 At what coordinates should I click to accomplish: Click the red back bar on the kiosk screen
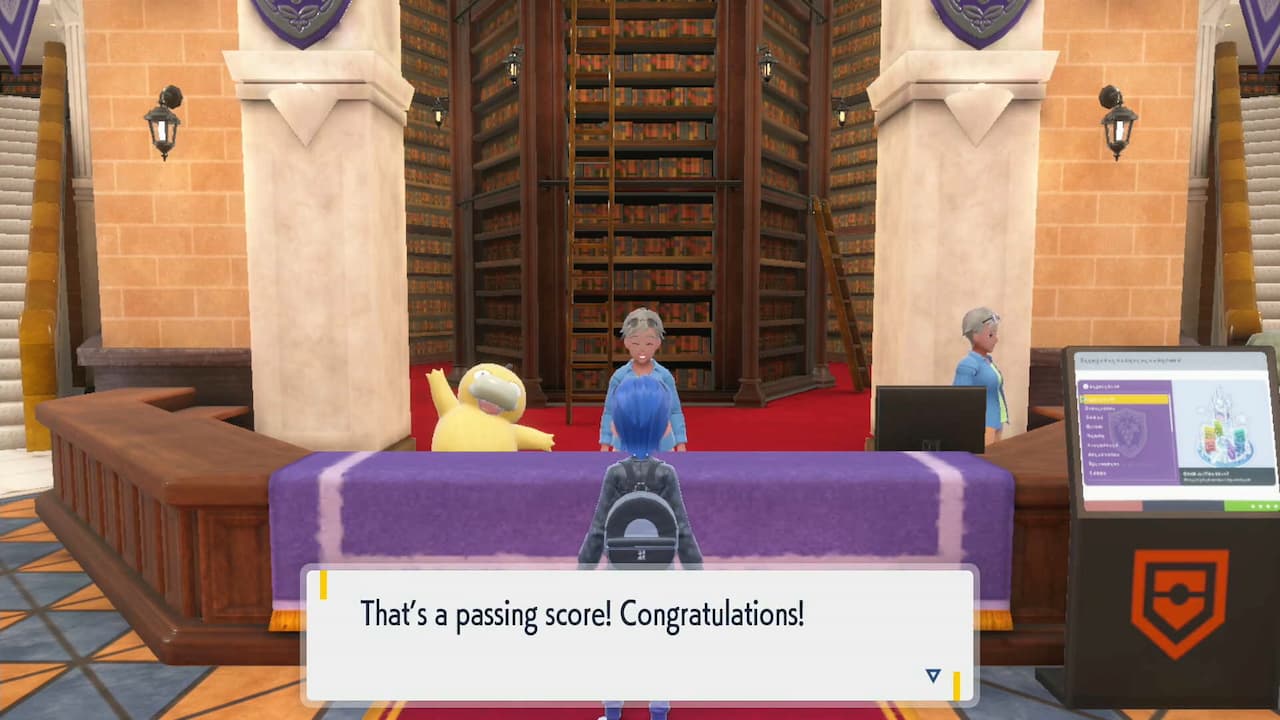1110,504
